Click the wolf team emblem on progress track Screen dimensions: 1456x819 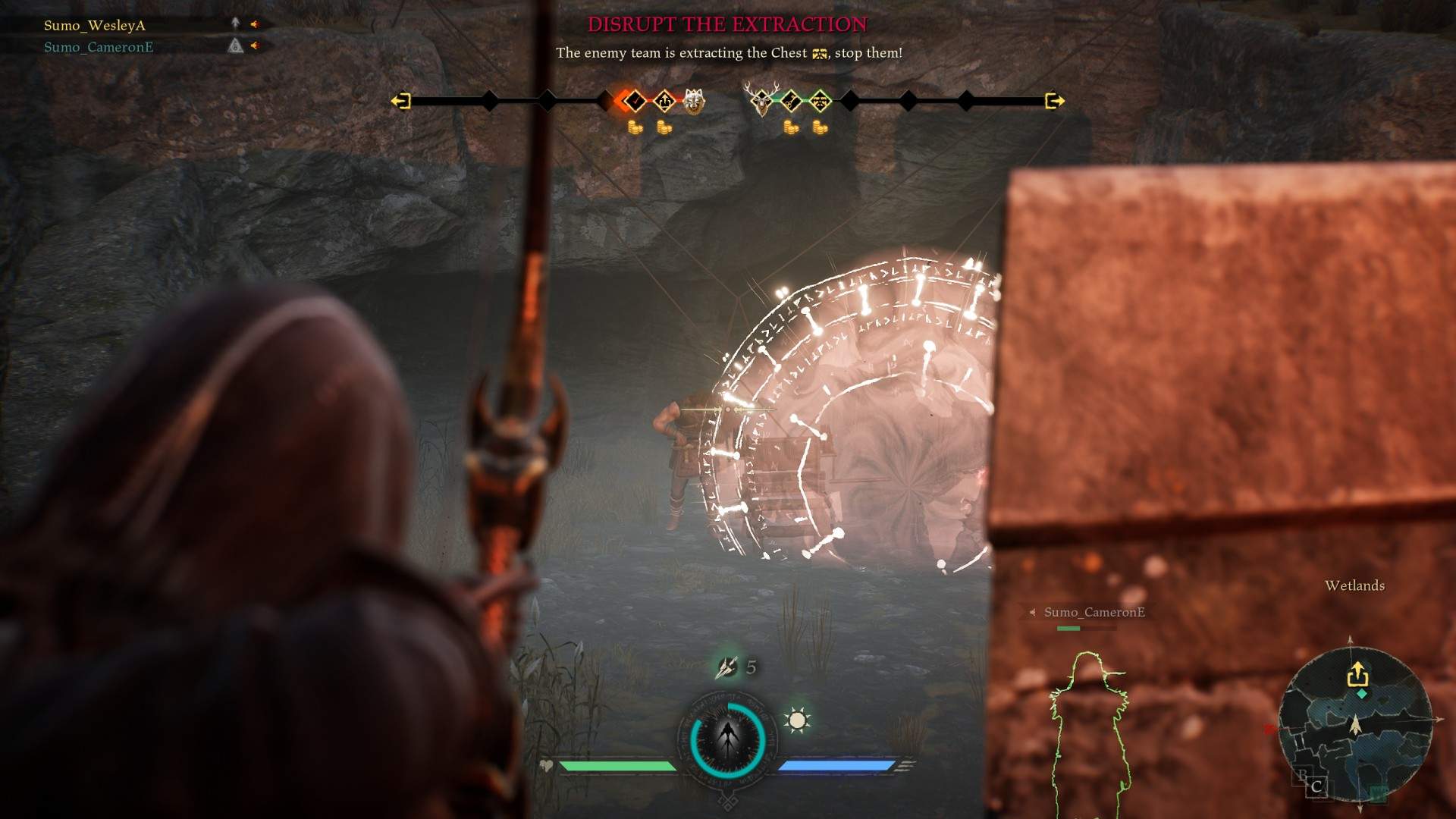point(693,101)
